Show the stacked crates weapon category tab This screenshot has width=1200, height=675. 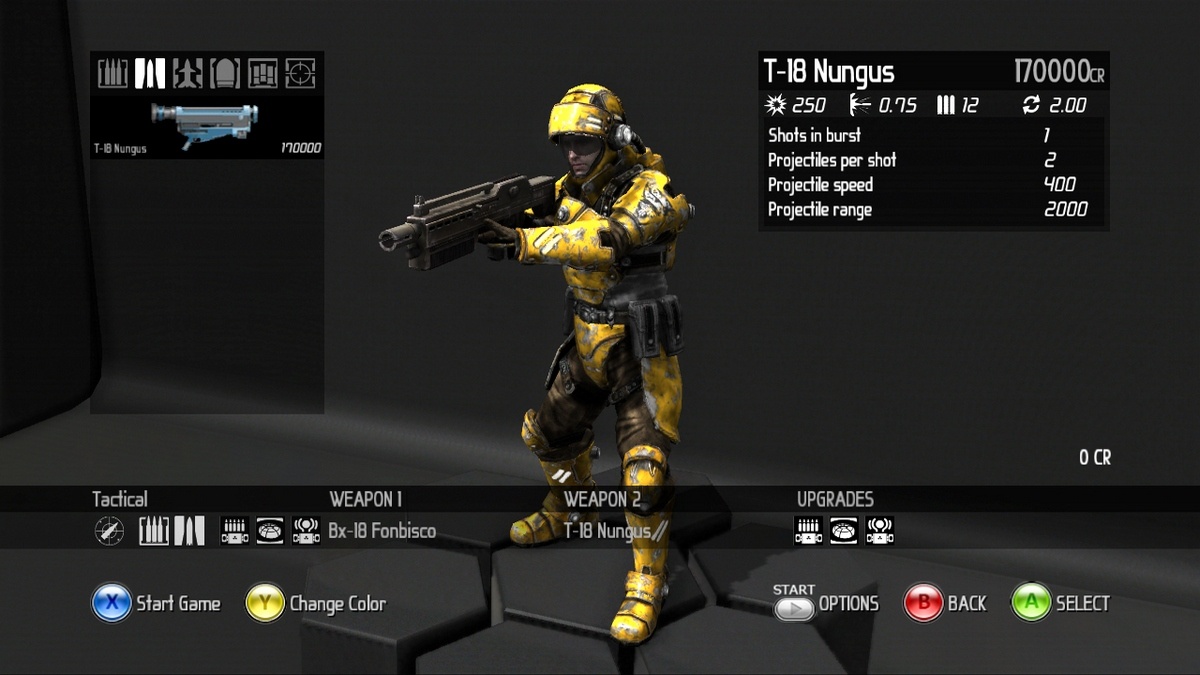pos(263,73)
